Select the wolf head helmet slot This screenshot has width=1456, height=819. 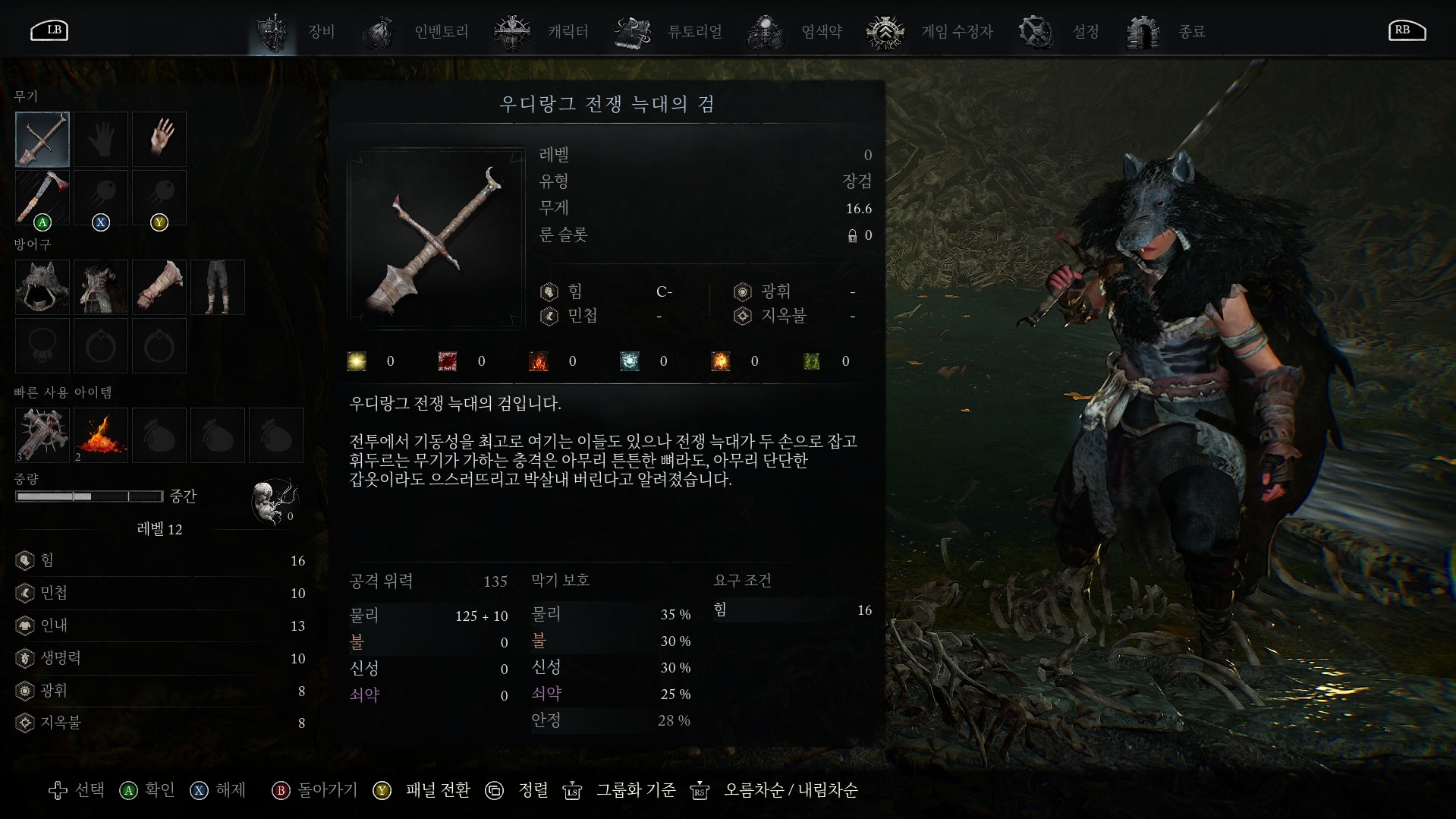42,287
